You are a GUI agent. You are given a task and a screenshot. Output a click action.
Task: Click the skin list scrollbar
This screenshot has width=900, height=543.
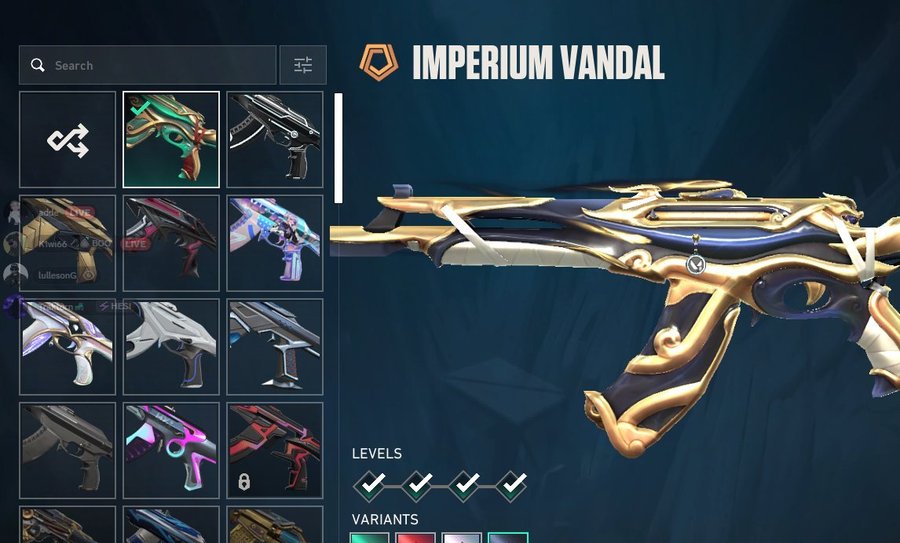(x=338, y=148)
